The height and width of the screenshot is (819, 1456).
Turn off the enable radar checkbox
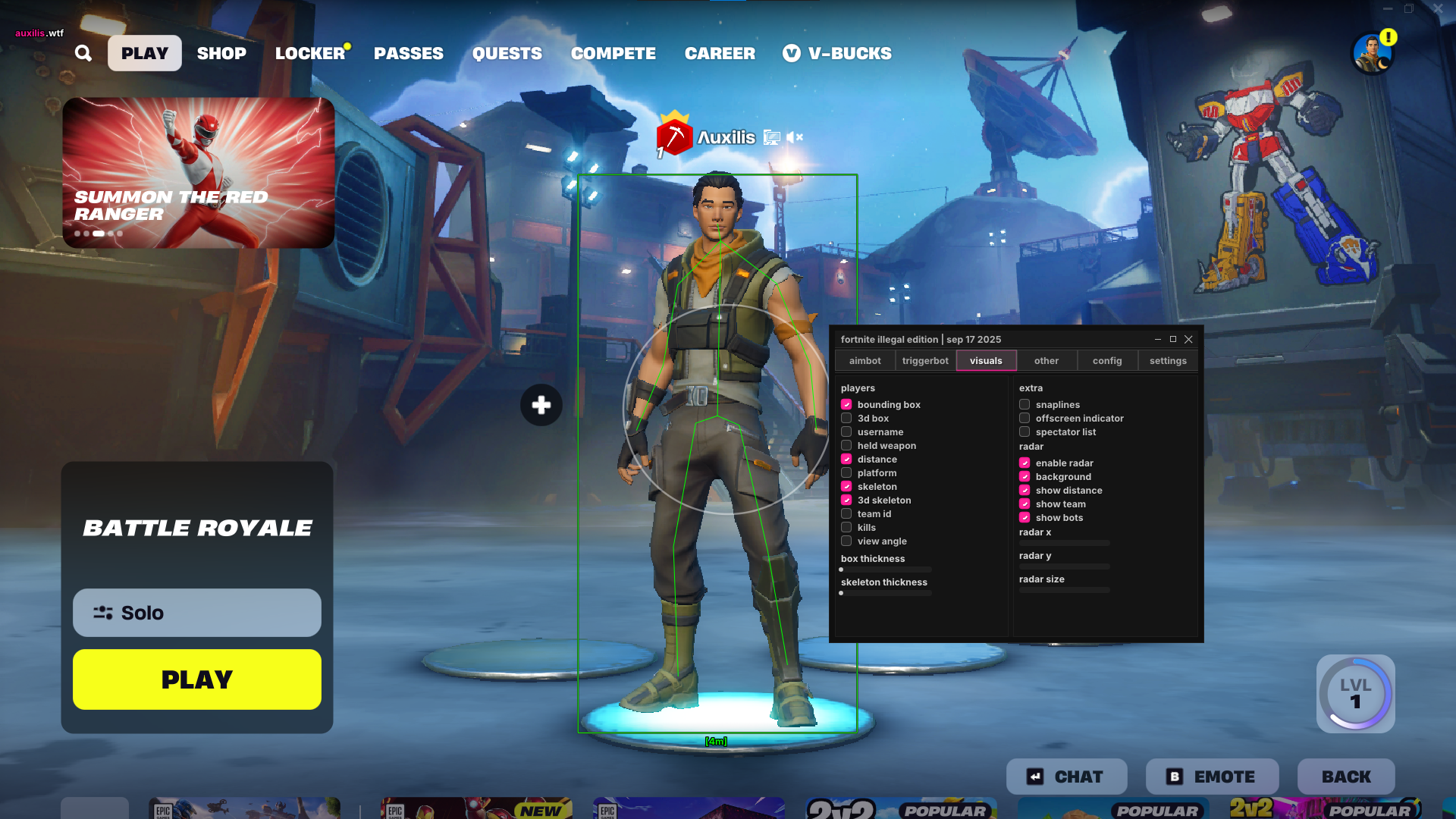(1025, 463)
